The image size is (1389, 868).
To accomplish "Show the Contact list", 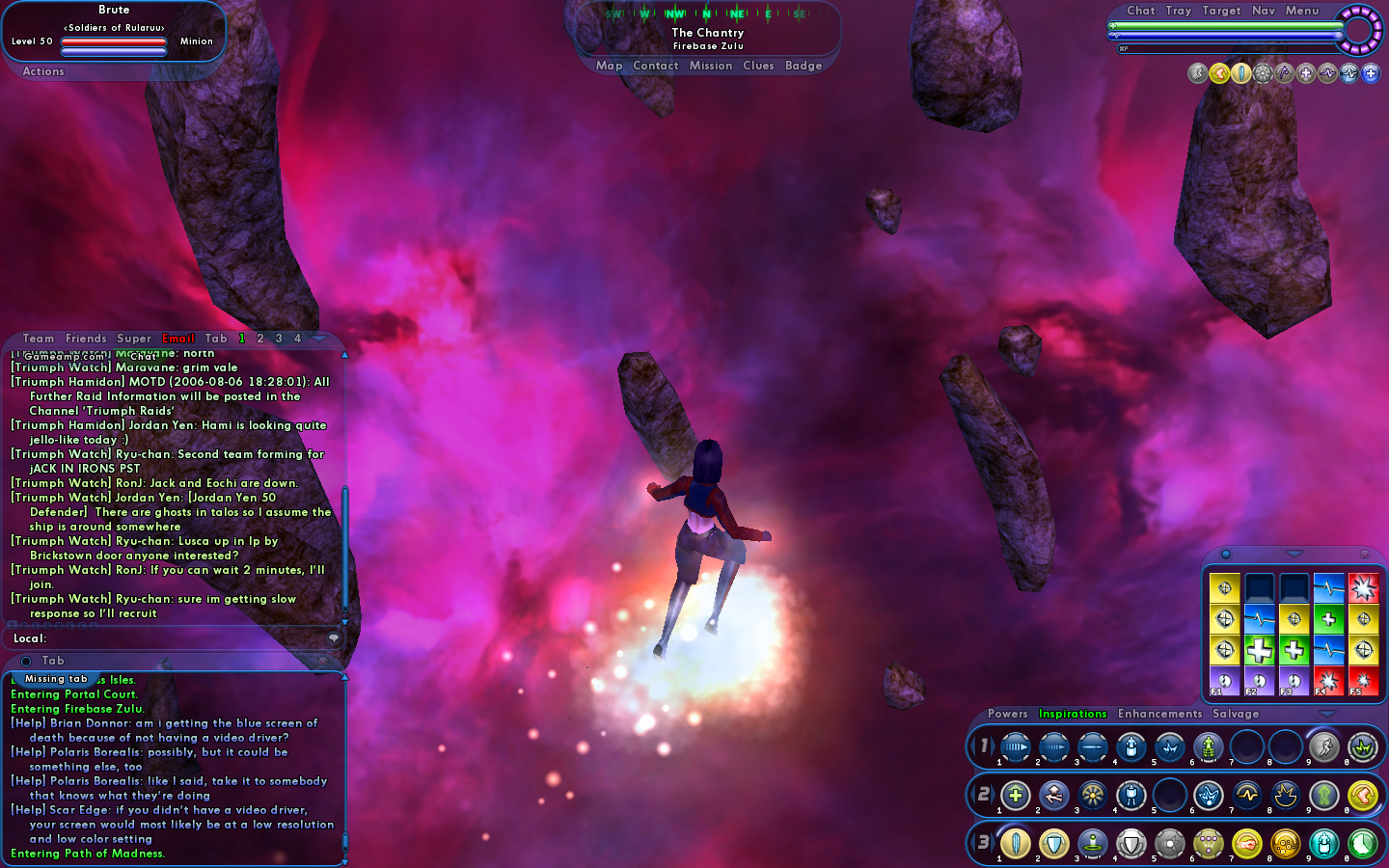I will point(656,66).
